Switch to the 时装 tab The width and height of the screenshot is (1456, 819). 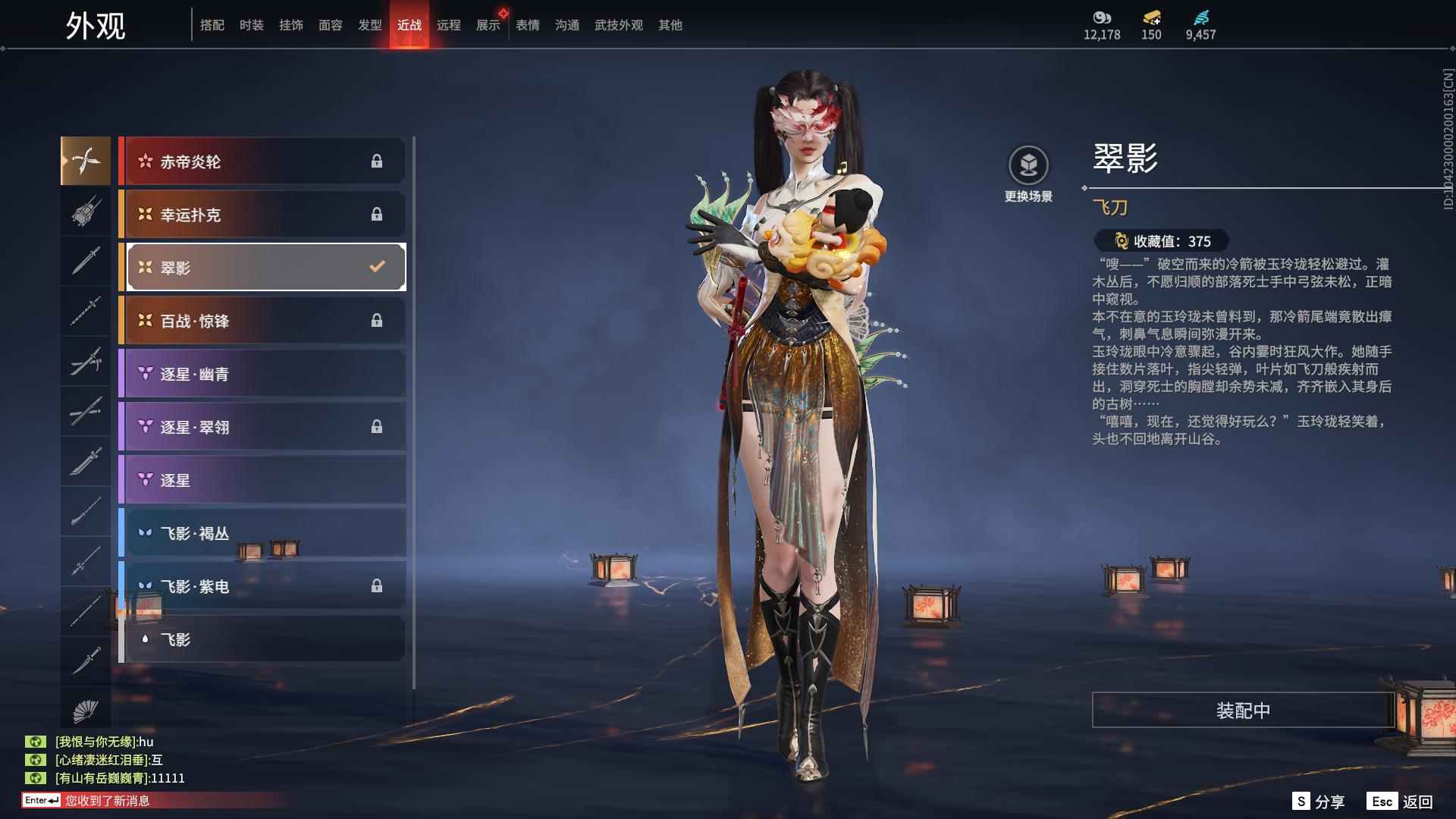pyautogui.click(x=251, y=25)
